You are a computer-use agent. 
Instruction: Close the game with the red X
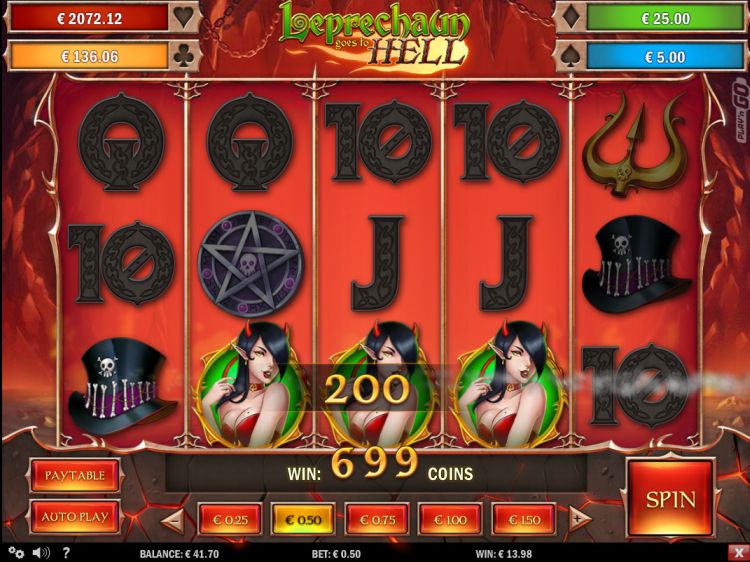click(738, 552)
